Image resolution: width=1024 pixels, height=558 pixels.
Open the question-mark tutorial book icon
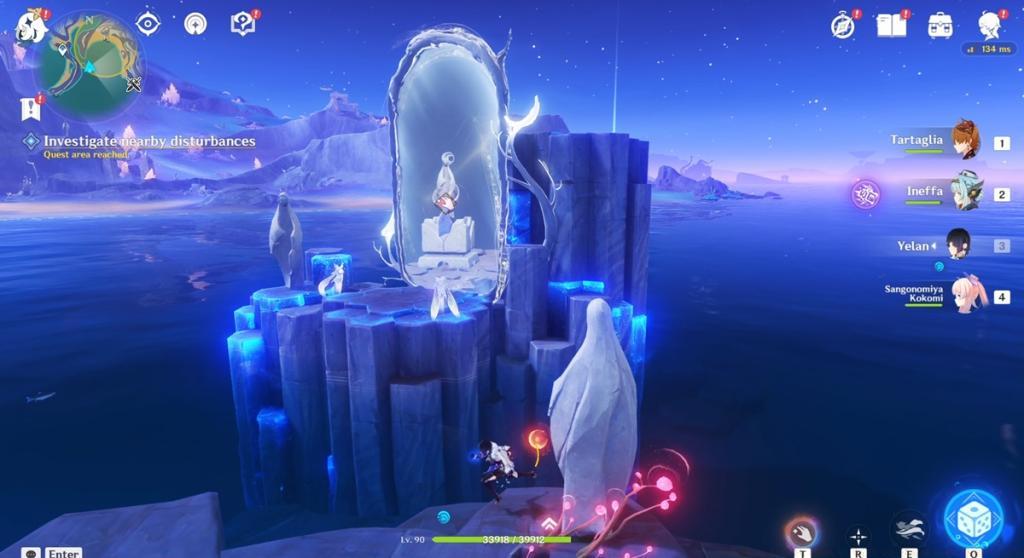[243, 24]
